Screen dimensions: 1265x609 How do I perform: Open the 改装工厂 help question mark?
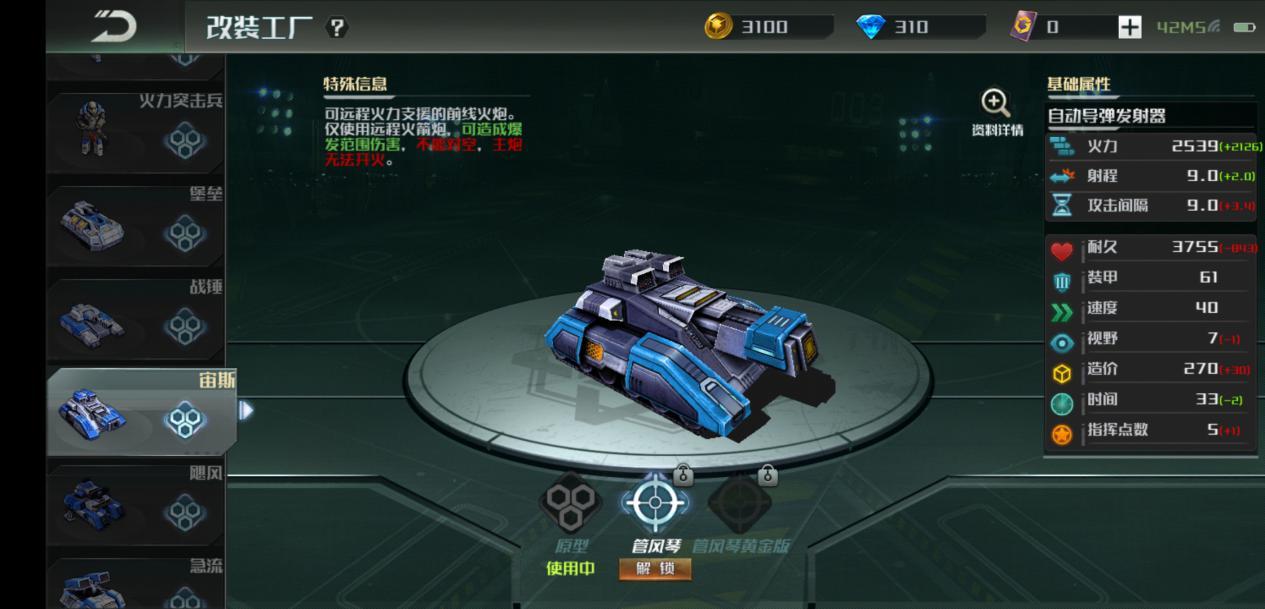coord(337,28)
